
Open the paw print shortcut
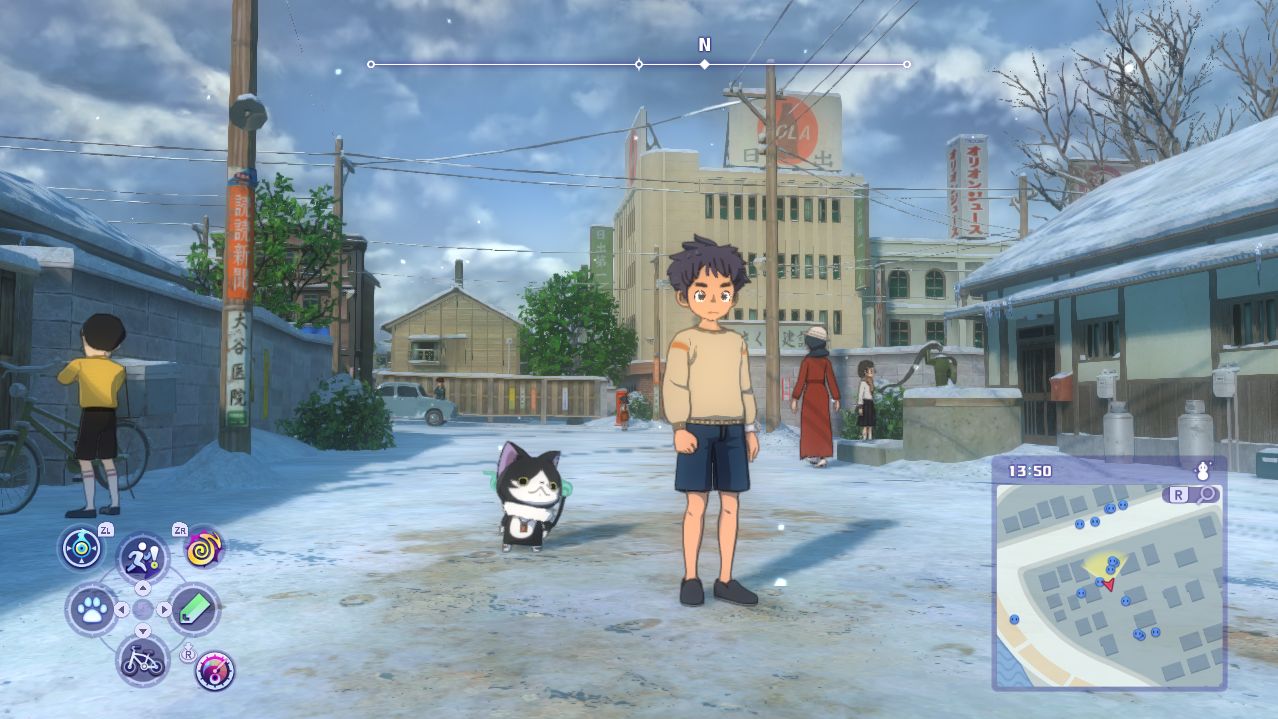(x=92, y=609)
